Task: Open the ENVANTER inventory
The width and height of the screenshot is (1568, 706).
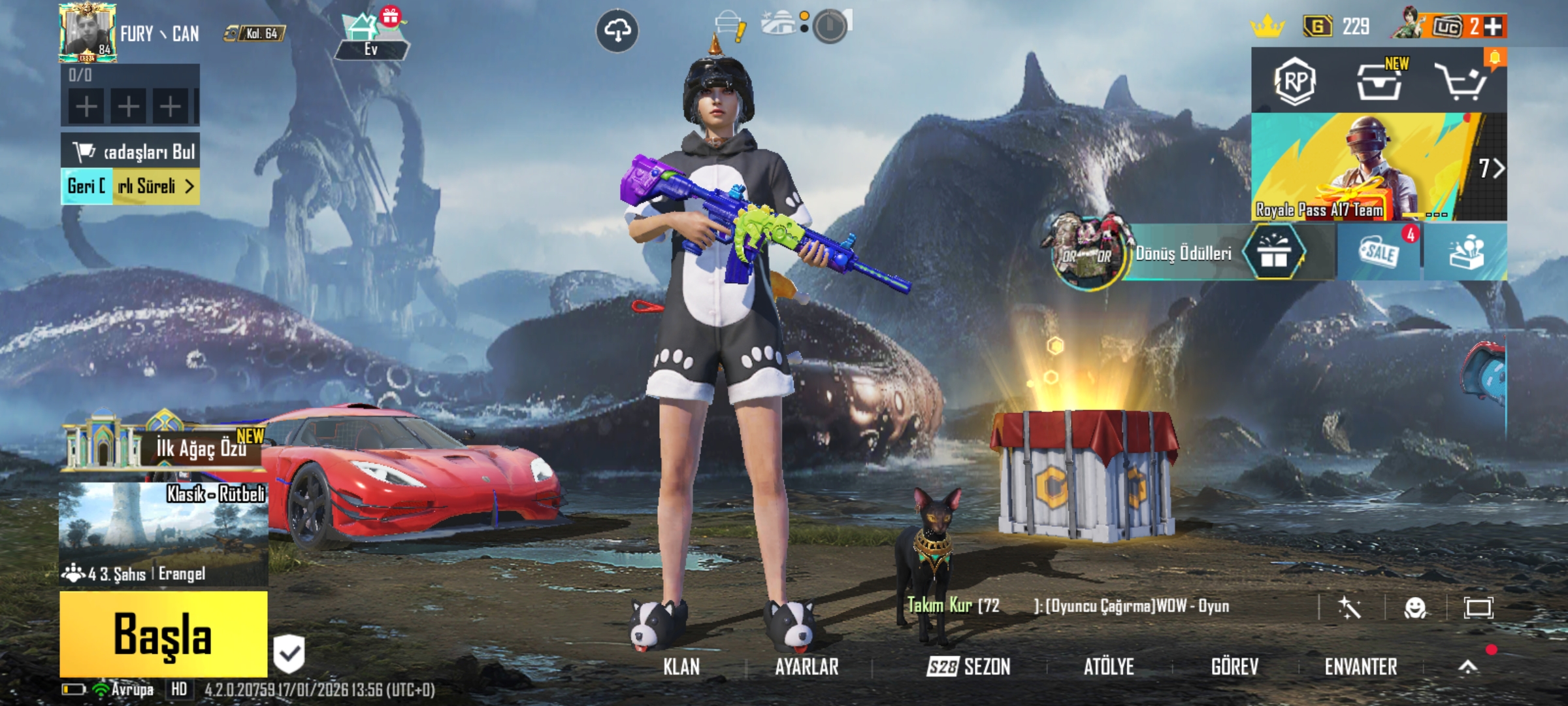Action: pos(1361,667)
